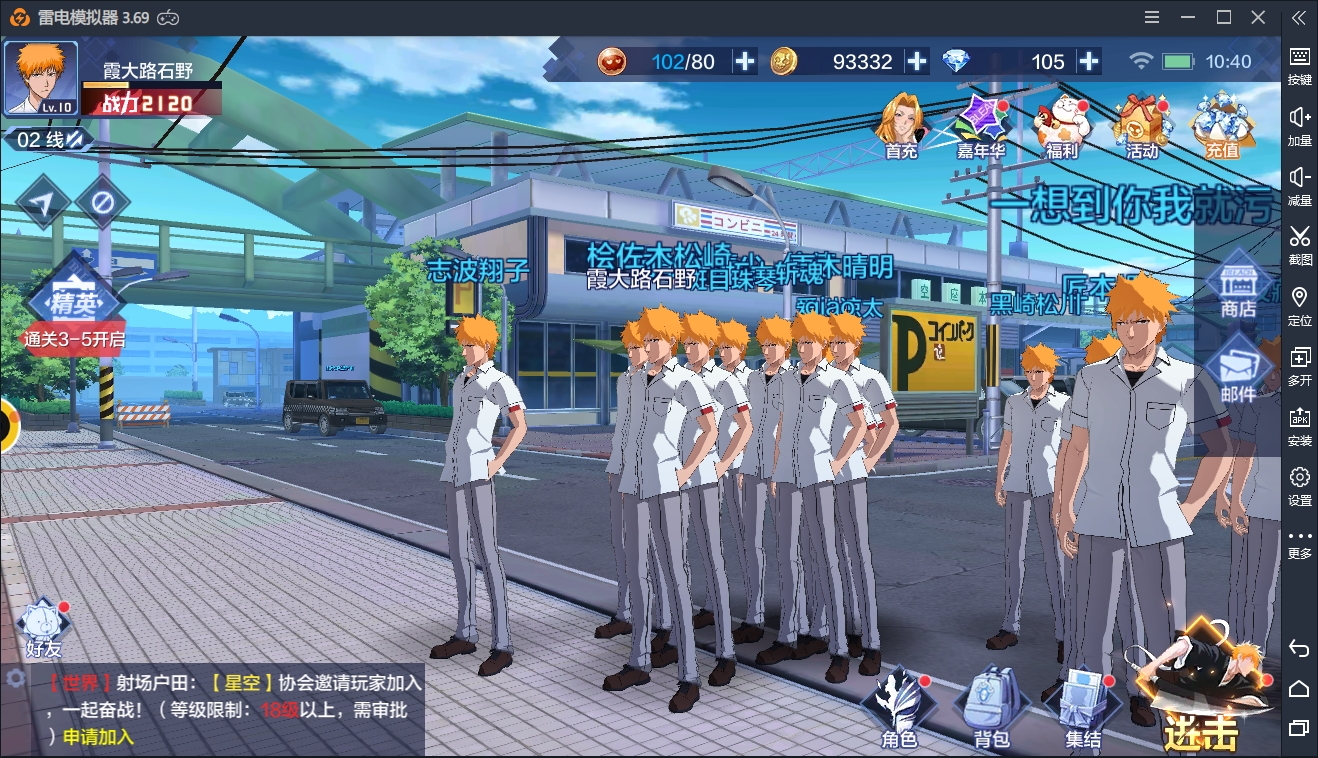Switch server line via 02线

click(x=48, y=140)
